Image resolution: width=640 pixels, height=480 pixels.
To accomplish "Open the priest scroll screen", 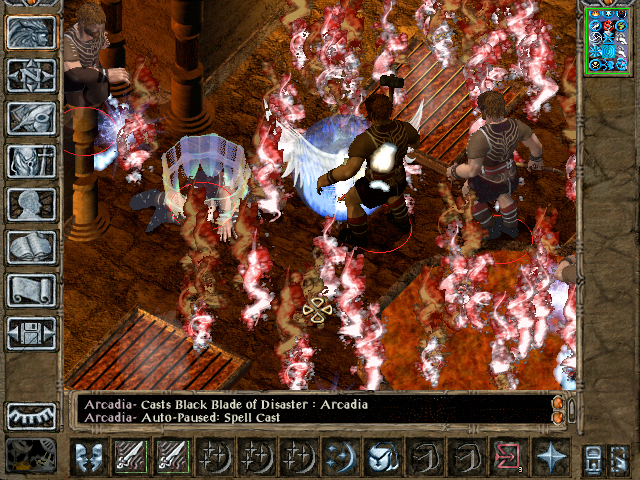I will [x=31, y=290].
